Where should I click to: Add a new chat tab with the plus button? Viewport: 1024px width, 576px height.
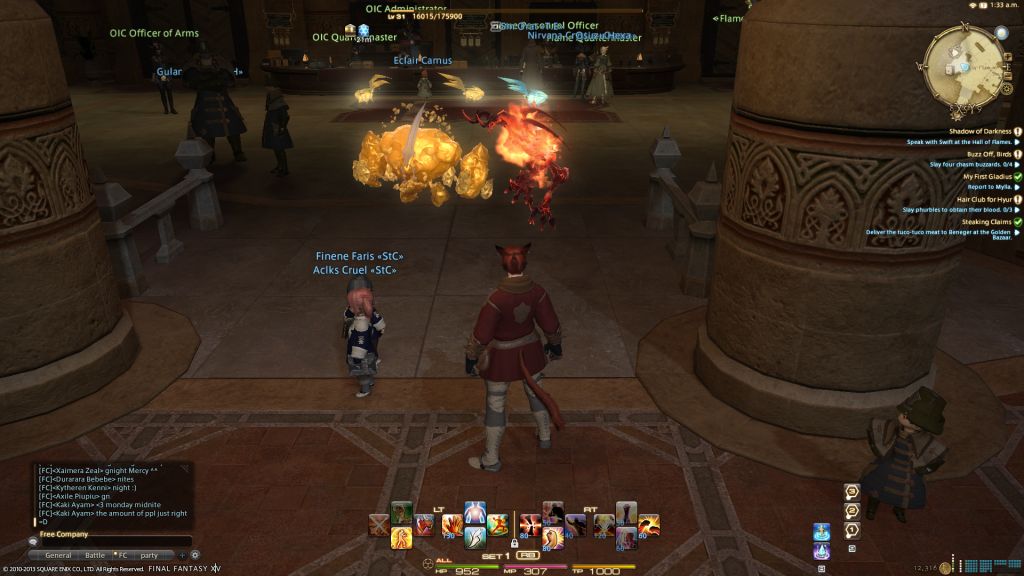click(x=182, y=555)
